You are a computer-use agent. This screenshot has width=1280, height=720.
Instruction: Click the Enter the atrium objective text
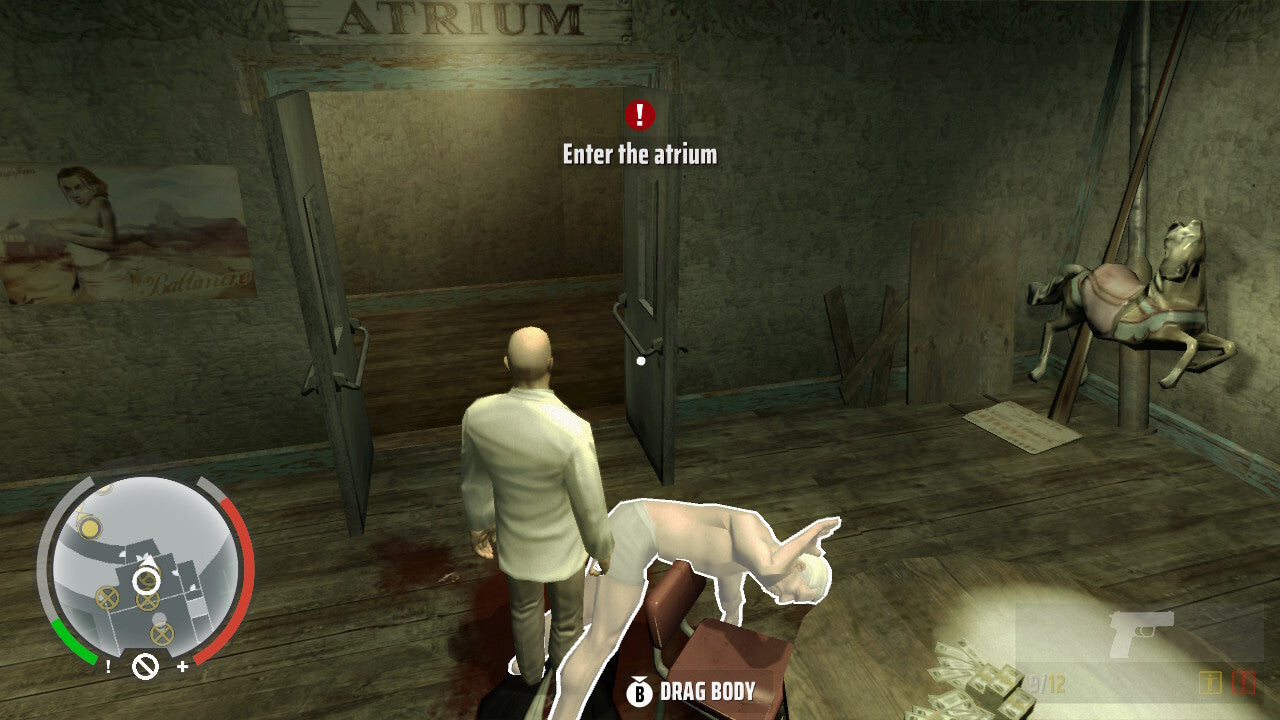point(638,155)
